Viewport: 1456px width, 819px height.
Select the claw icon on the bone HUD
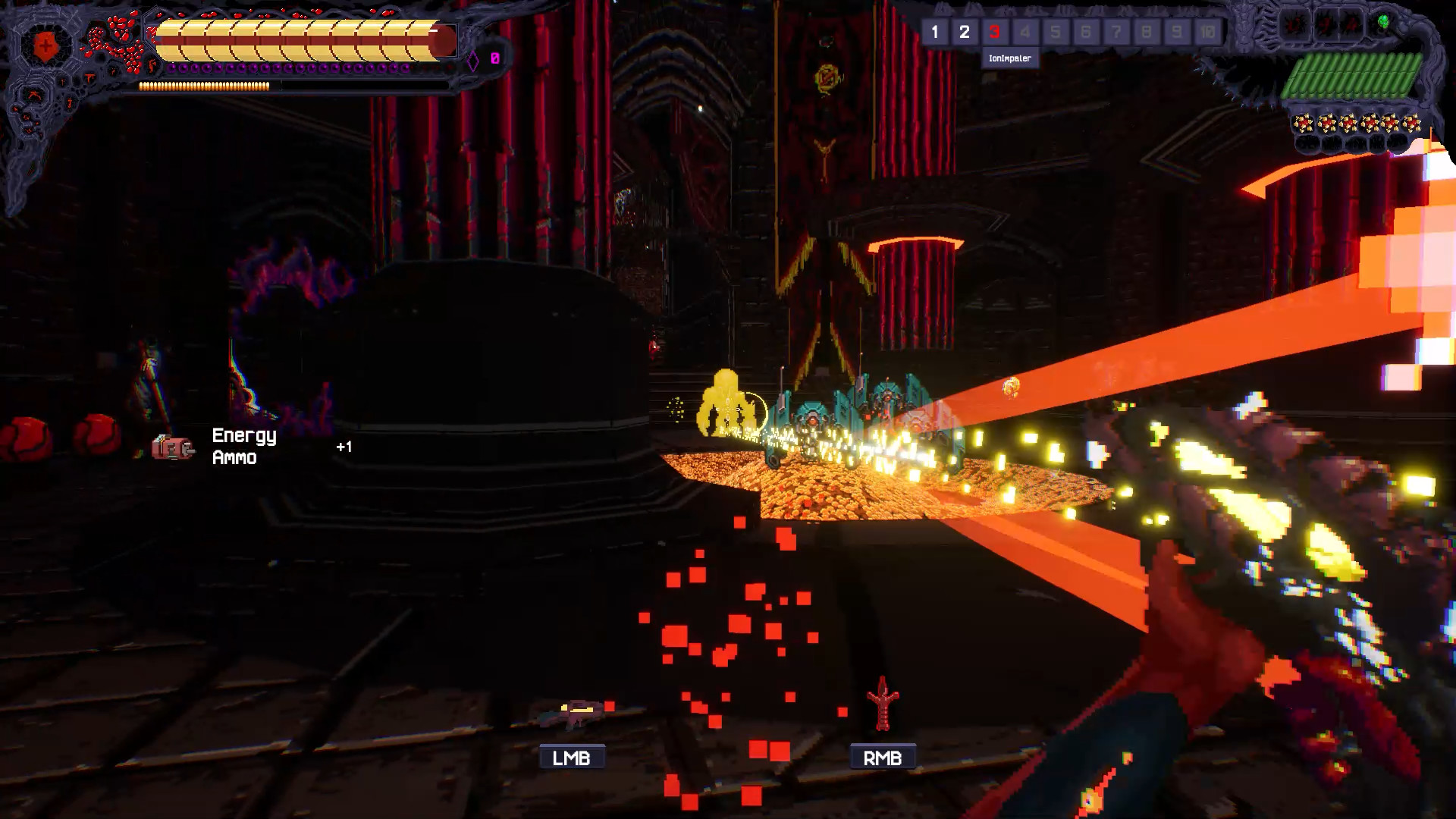coord(34,94)
